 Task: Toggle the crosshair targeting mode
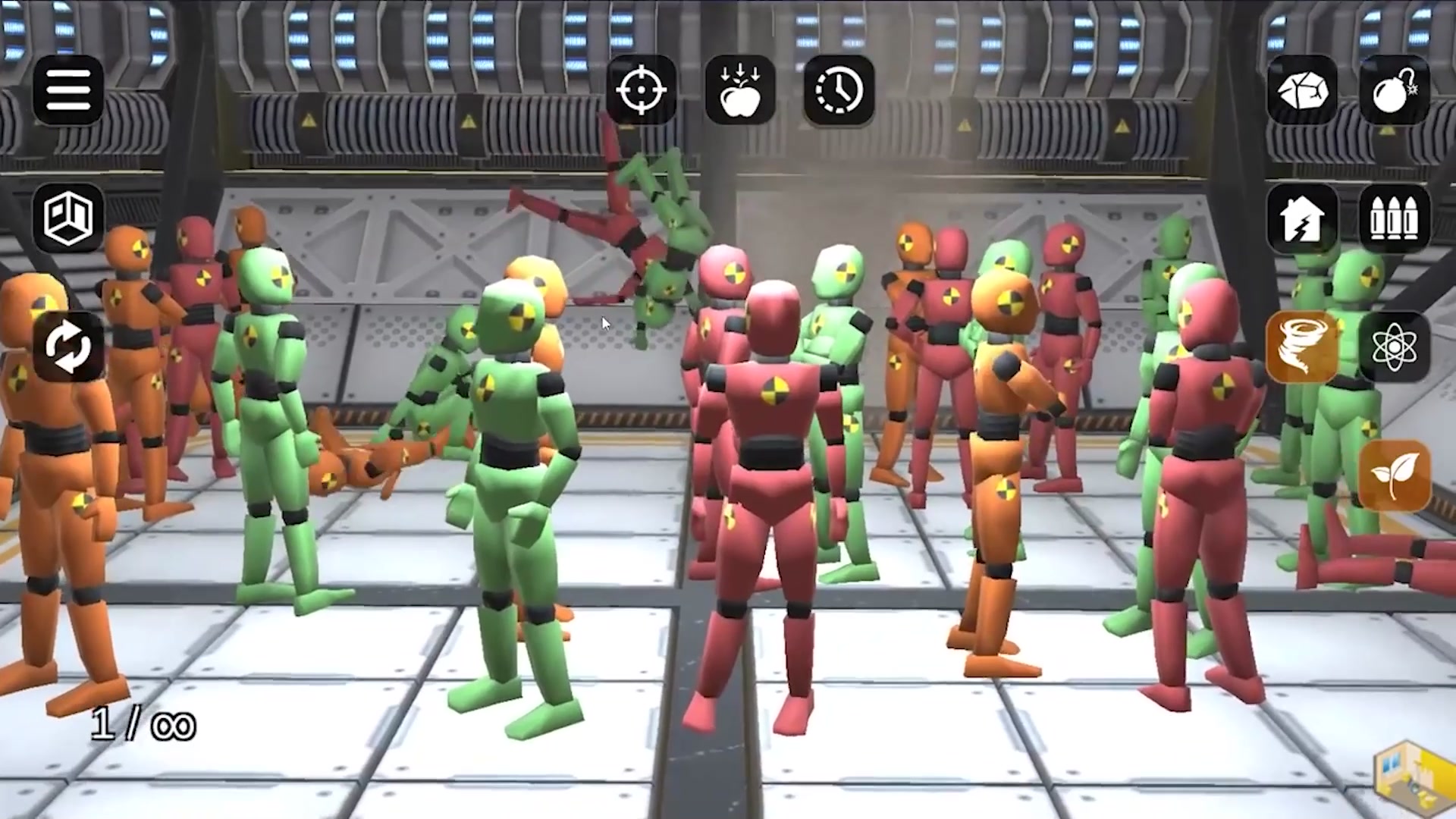[x=642, y=90]
